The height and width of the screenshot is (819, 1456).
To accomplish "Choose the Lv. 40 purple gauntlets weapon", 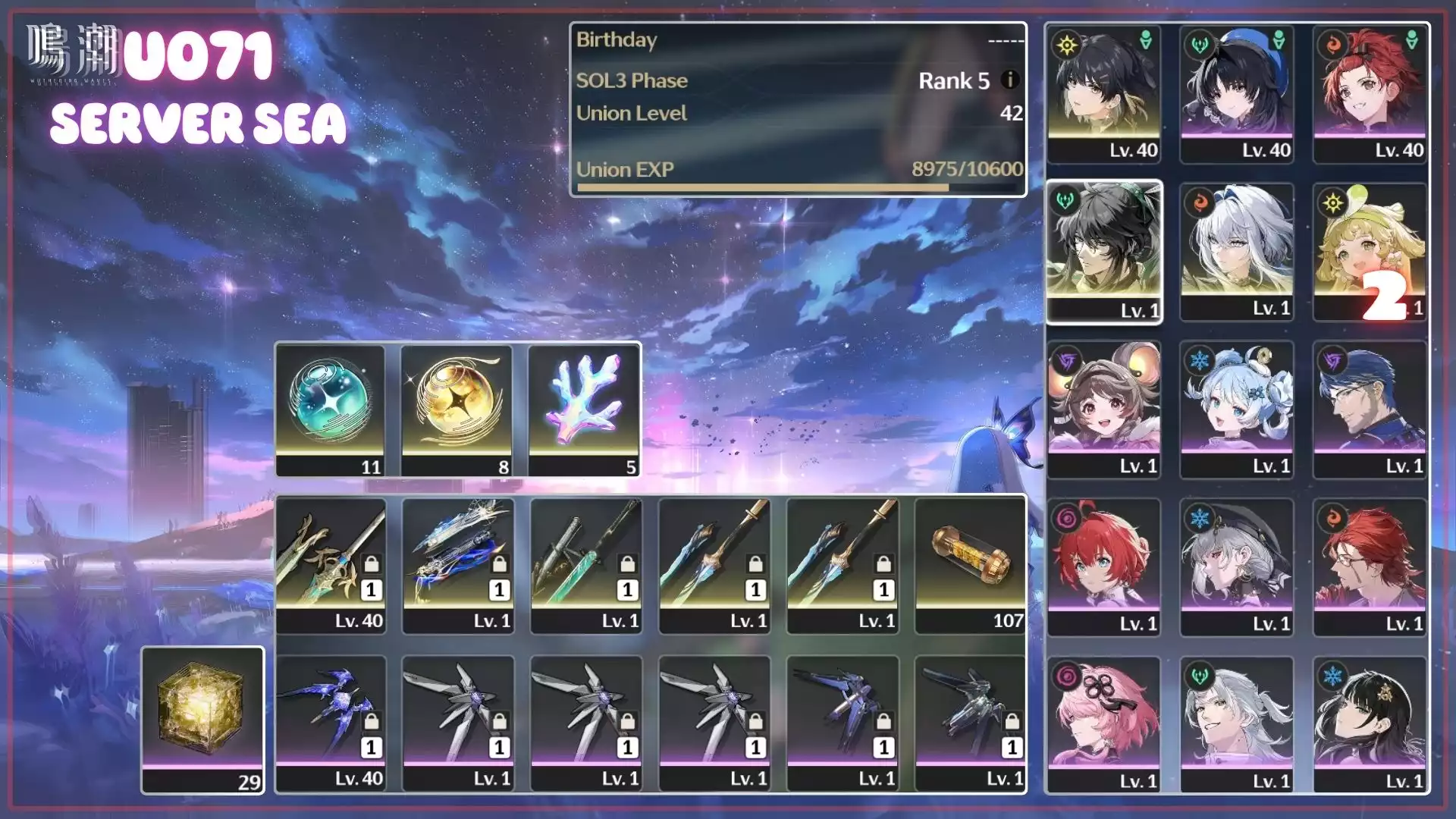I will (331, 723).
